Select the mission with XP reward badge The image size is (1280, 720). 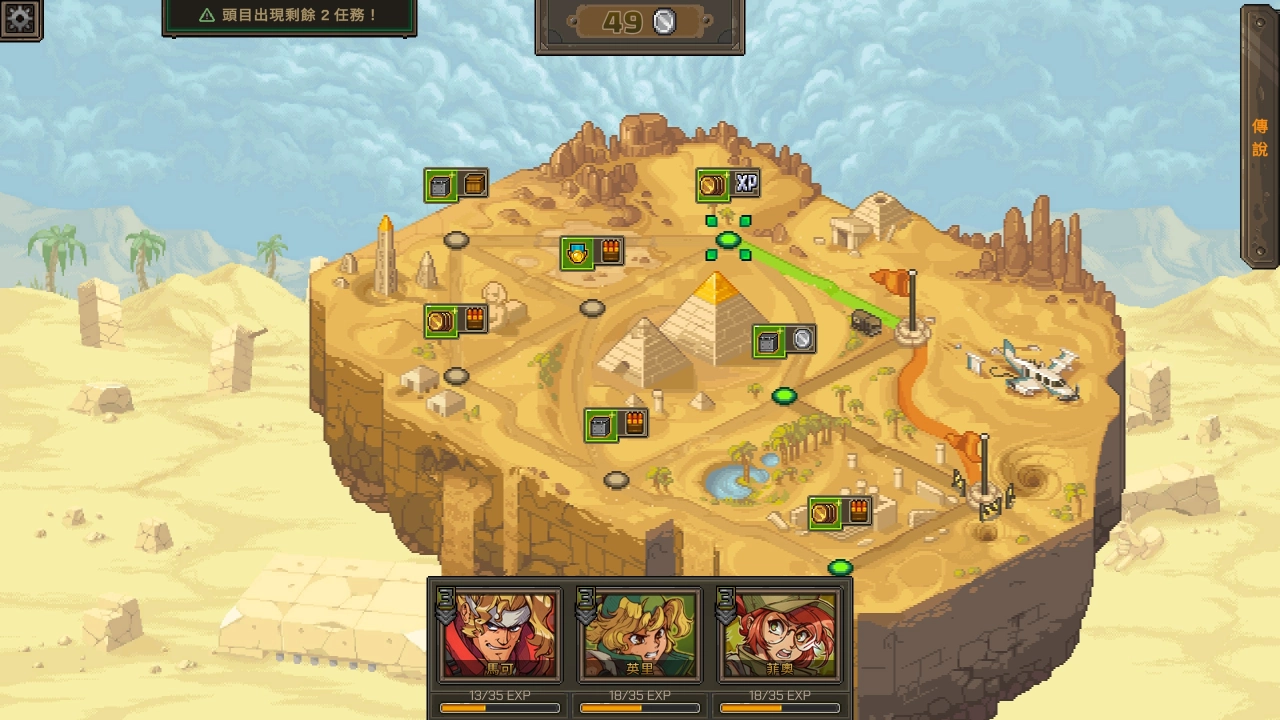point(728,184)
